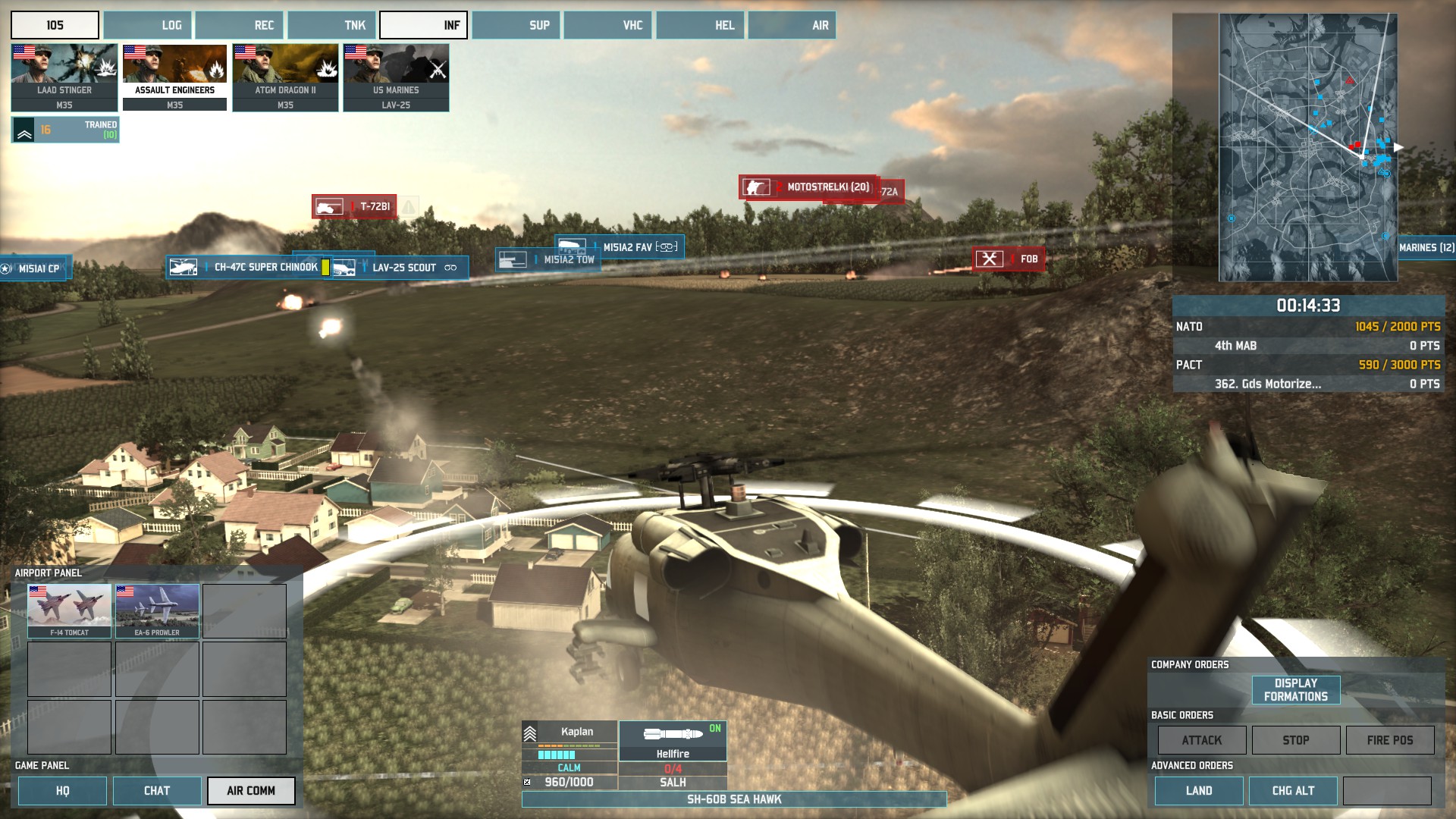
Task: Select the Assault Engineers unit card
Action: [174, 77]
